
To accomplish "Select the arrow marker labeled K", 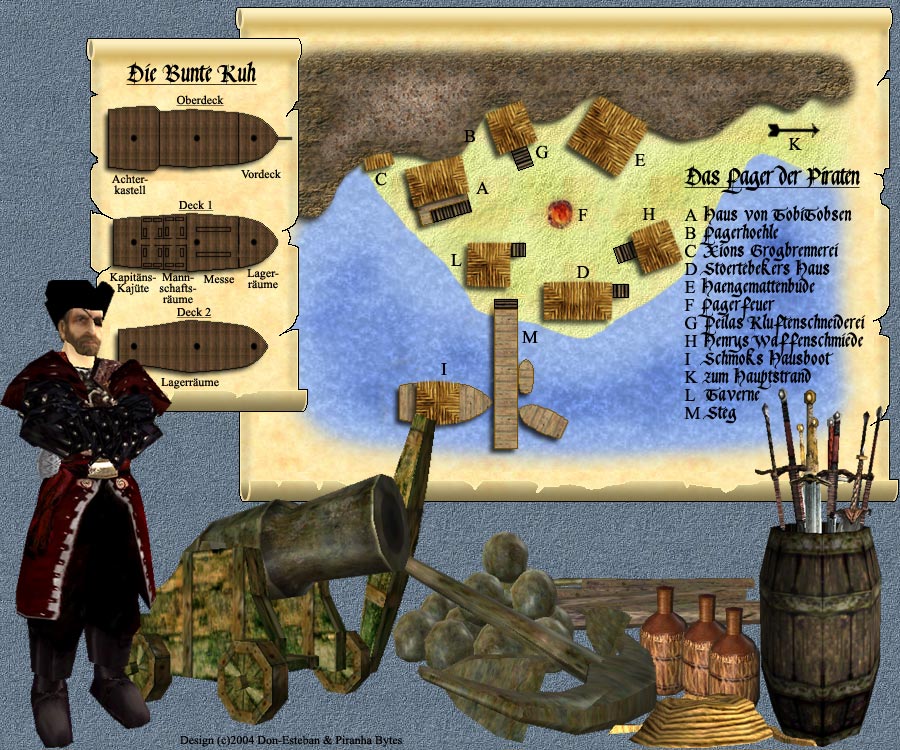I will coord(794,130).
